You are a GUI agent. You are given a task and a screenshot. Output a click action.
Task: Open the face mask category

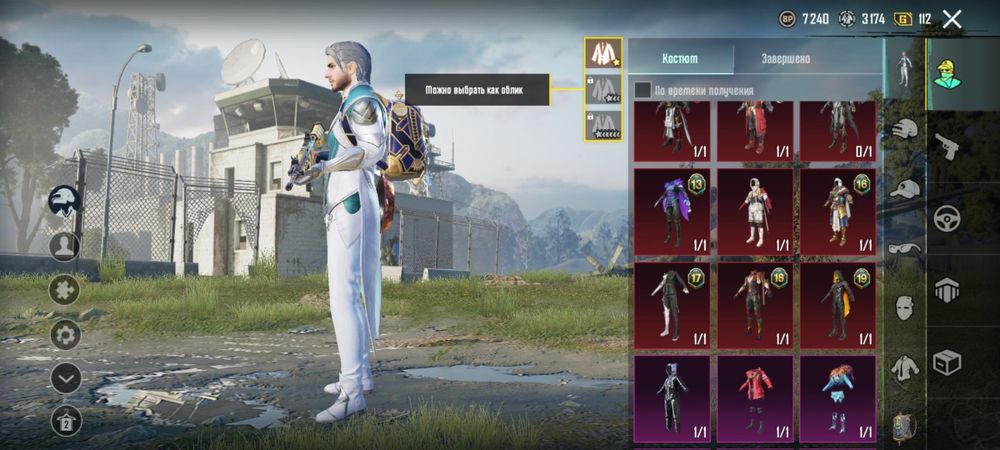pyautogui.click(x=905, y=307)
